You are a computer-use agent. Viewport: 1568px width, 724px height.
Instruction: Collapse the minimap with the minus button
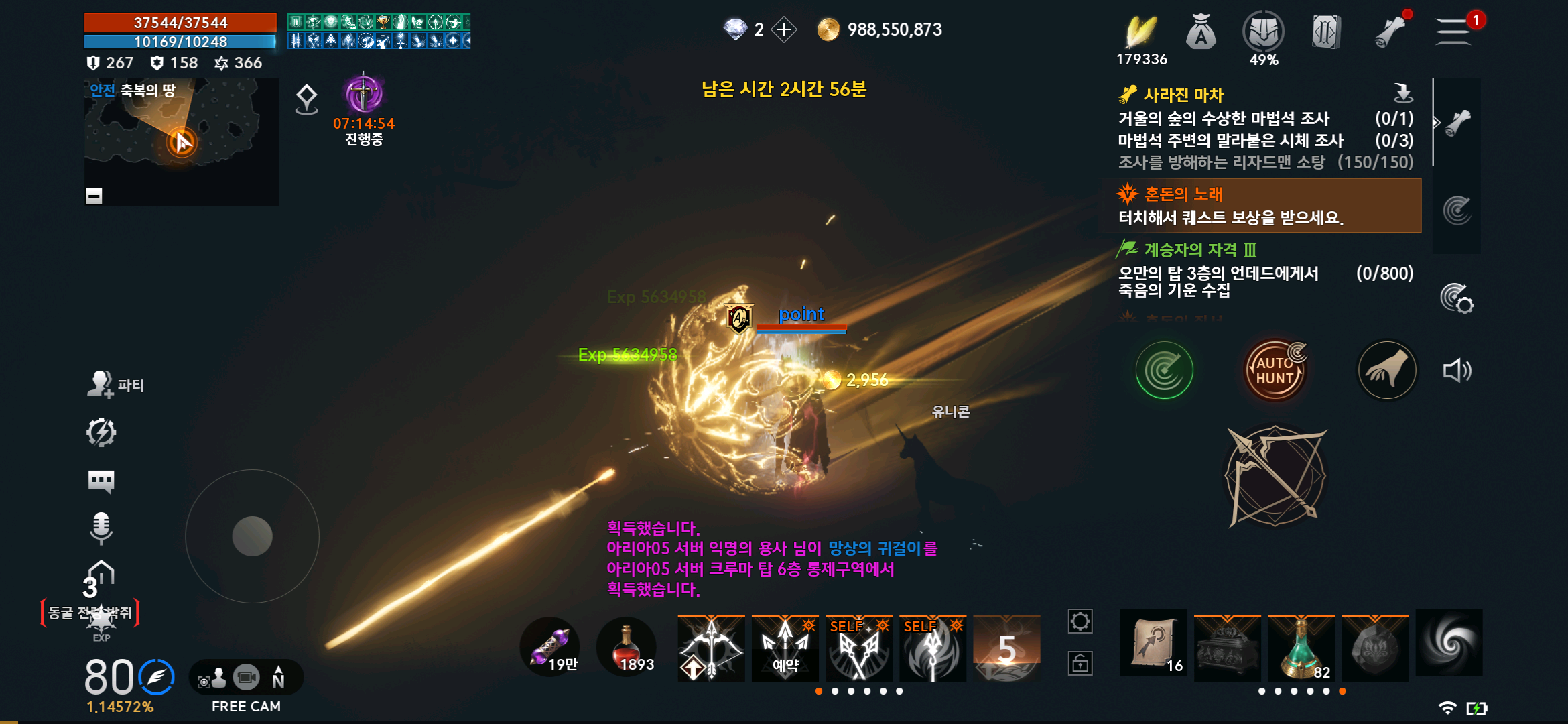pos(94,196)
